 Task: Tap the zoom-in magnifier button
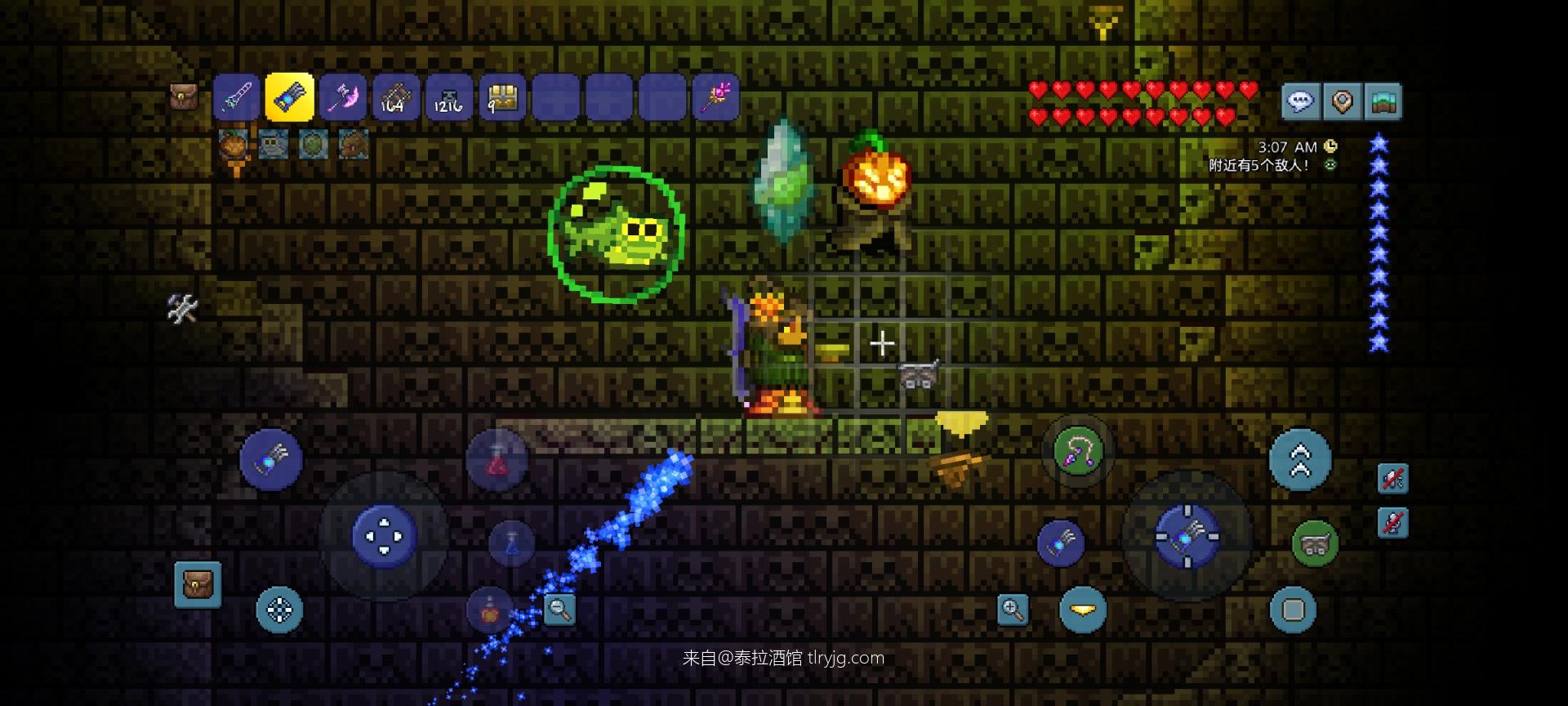1013,610
